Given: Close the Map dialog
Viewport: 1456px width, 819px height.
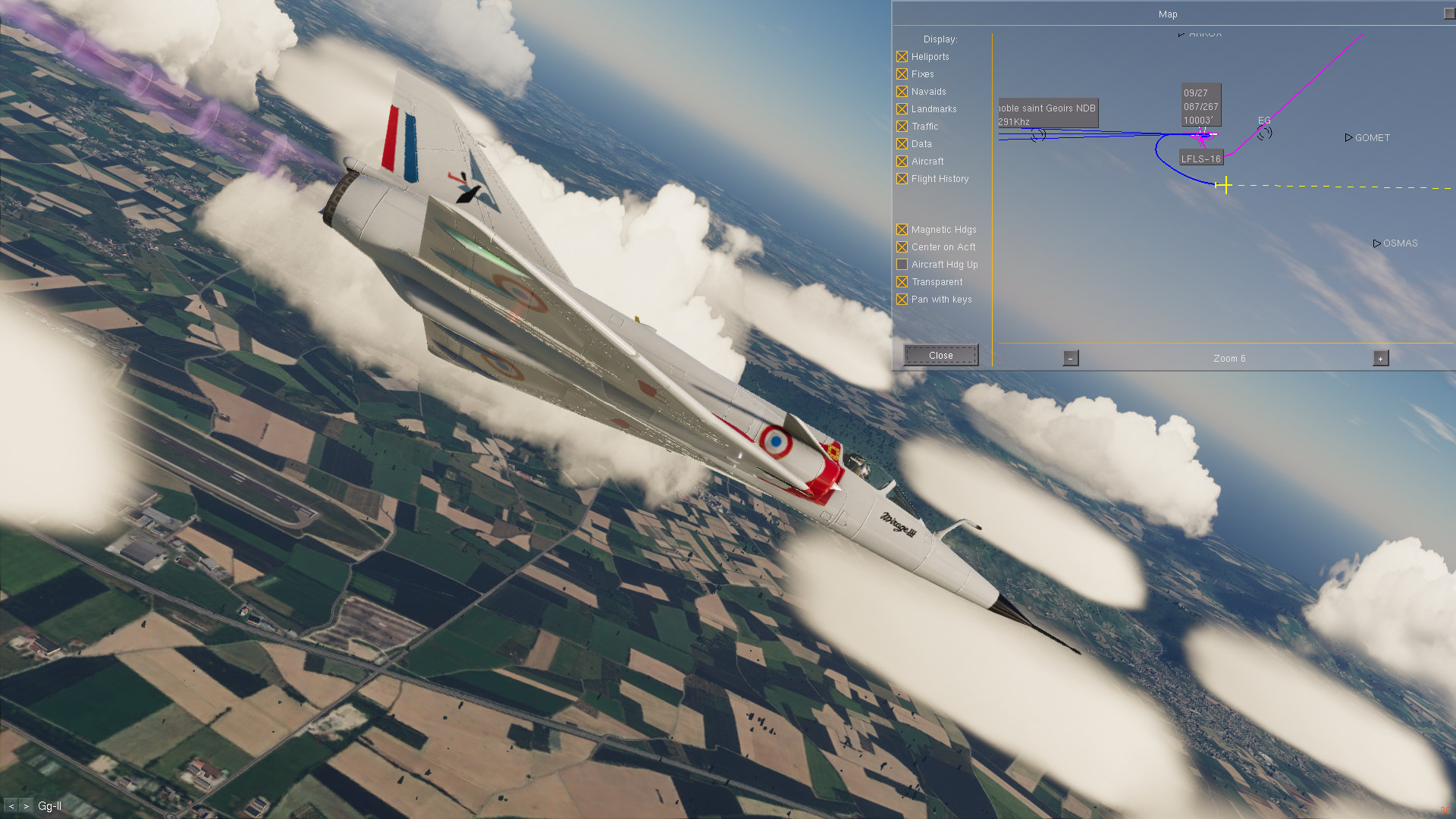Looking at the screenshot, I should [940, 355].
